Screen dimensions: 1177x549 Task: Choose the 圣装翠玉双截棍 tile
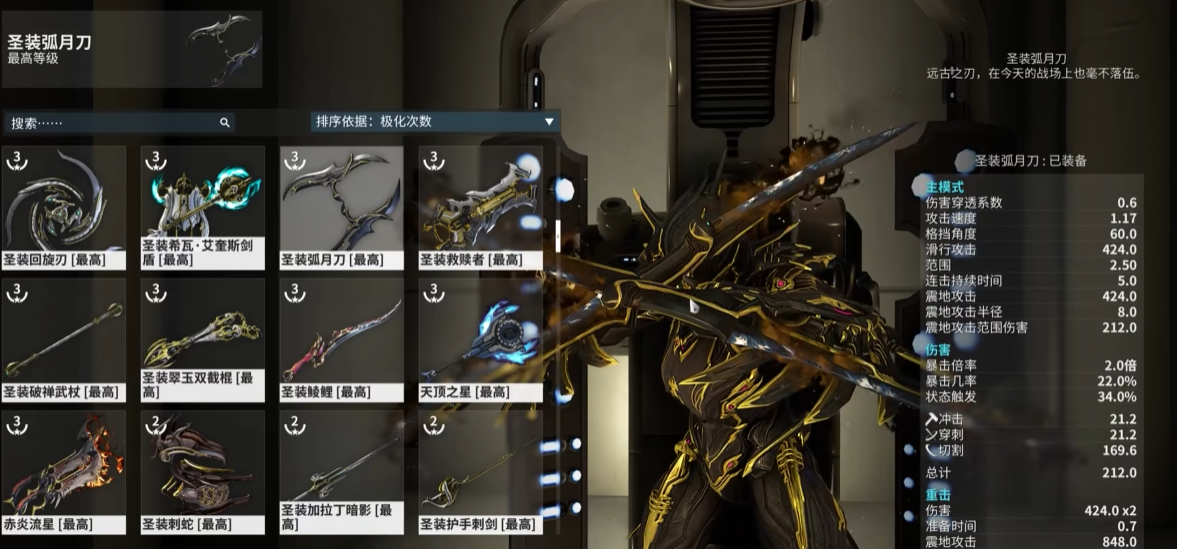[203, 339]
